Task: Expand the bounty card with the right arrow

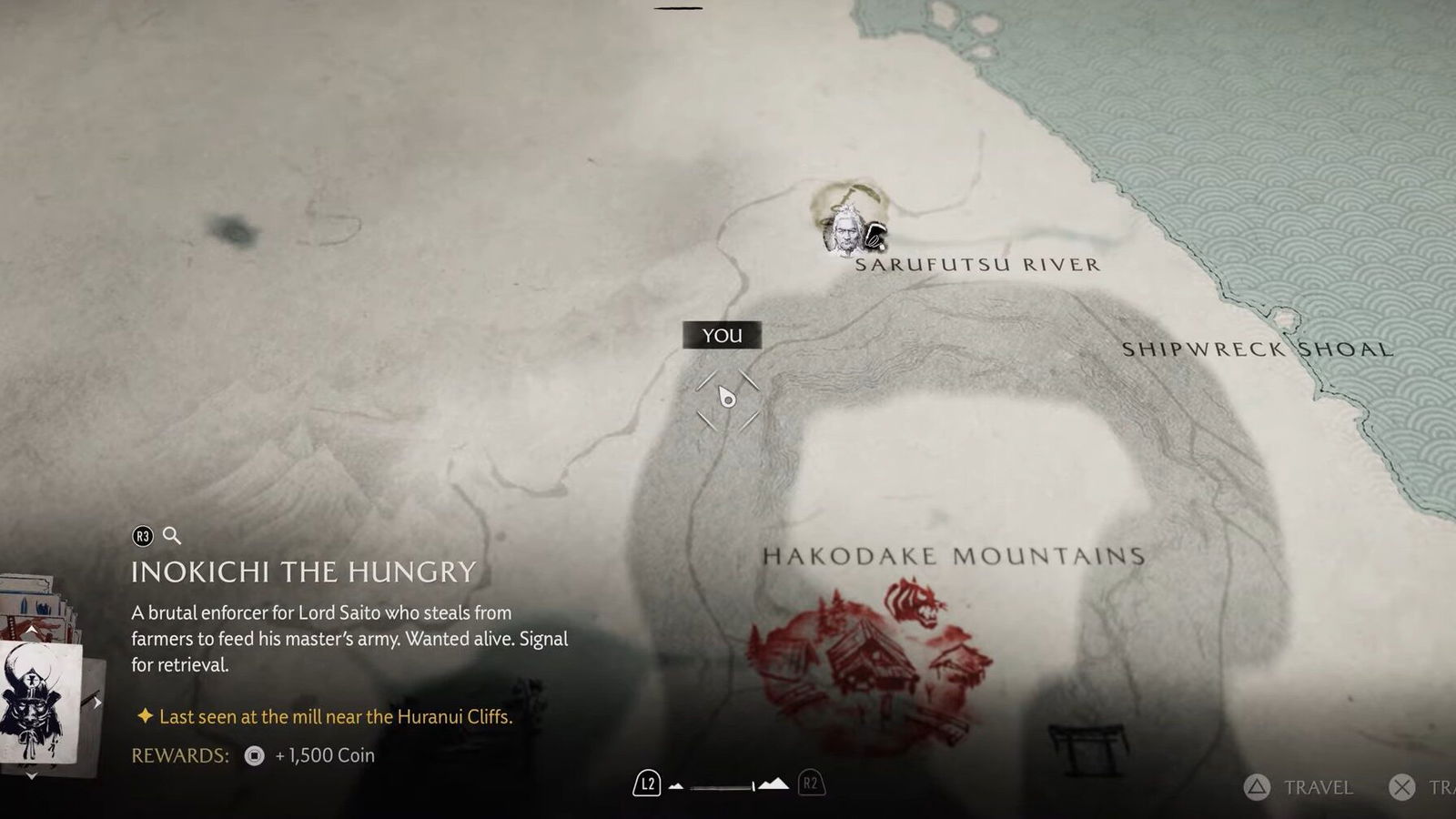Action: [x=96, y=703]
